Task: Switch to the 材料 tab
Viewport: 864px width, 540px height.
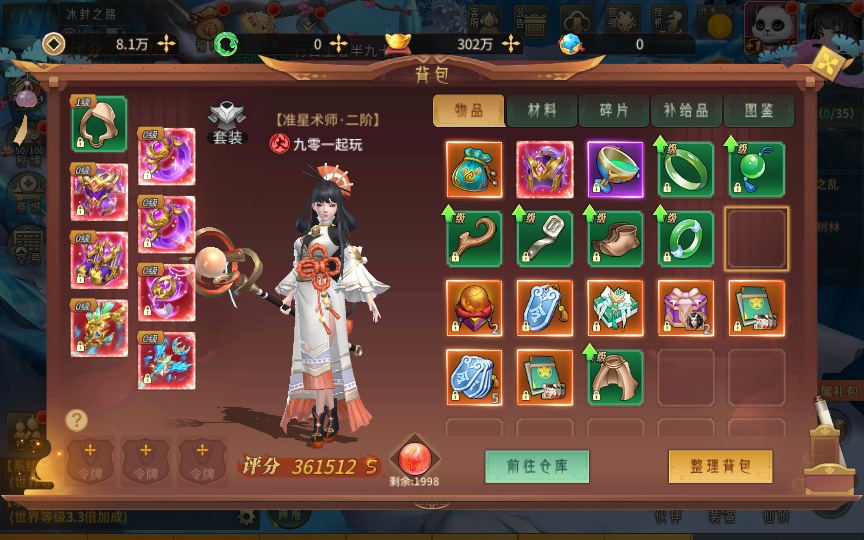Action: point(541,111)
